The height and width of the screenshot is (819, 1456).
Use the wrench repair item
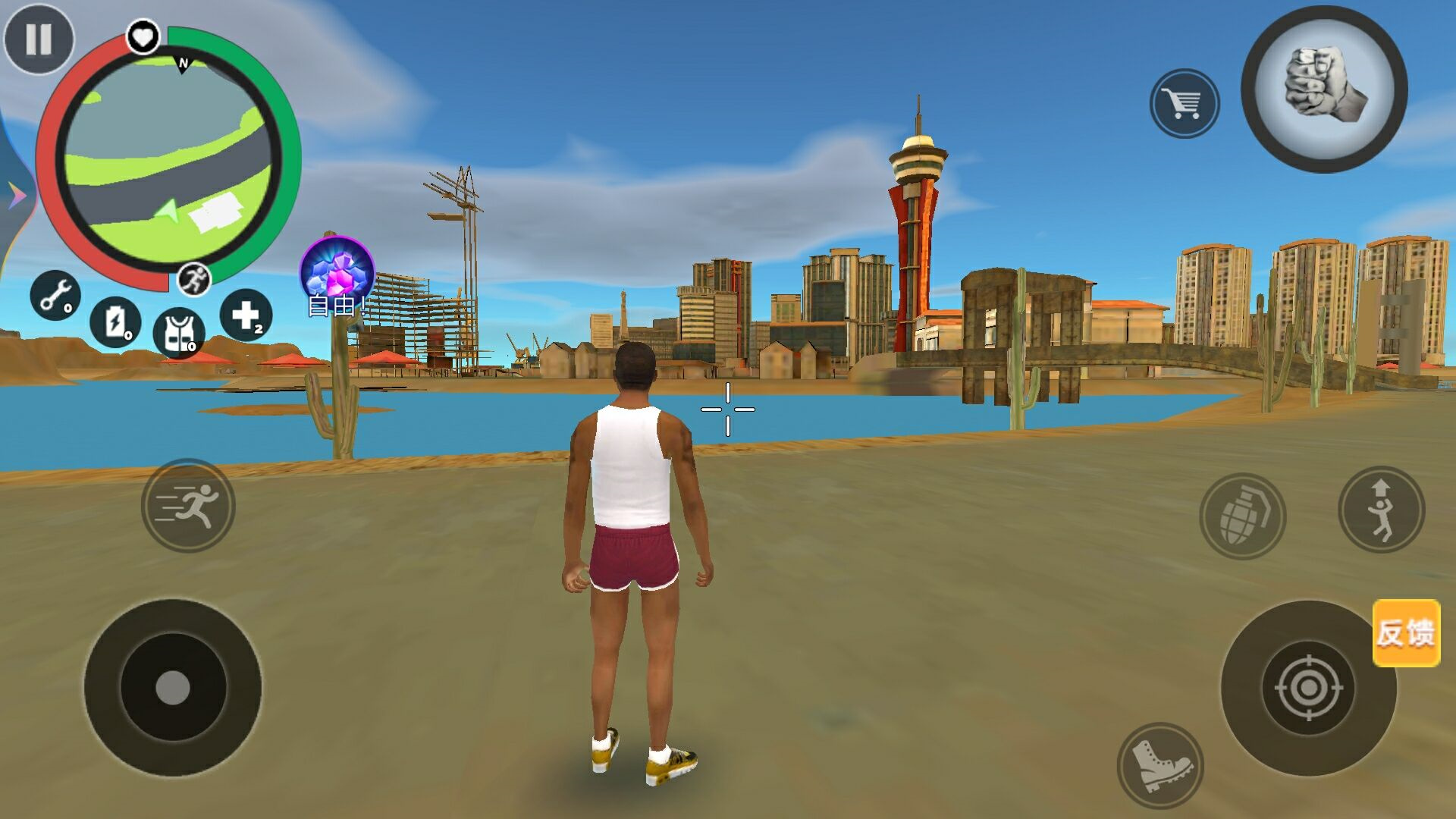click(55, 295)
